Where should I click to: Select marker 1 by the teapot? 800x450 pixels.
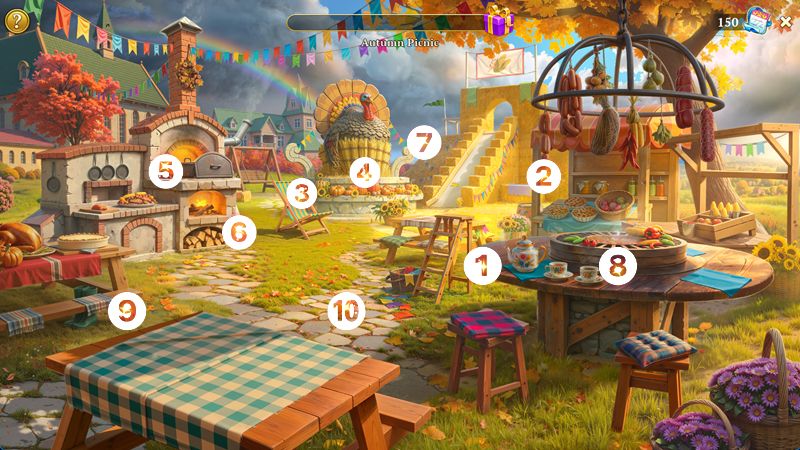tap(484, 266)
